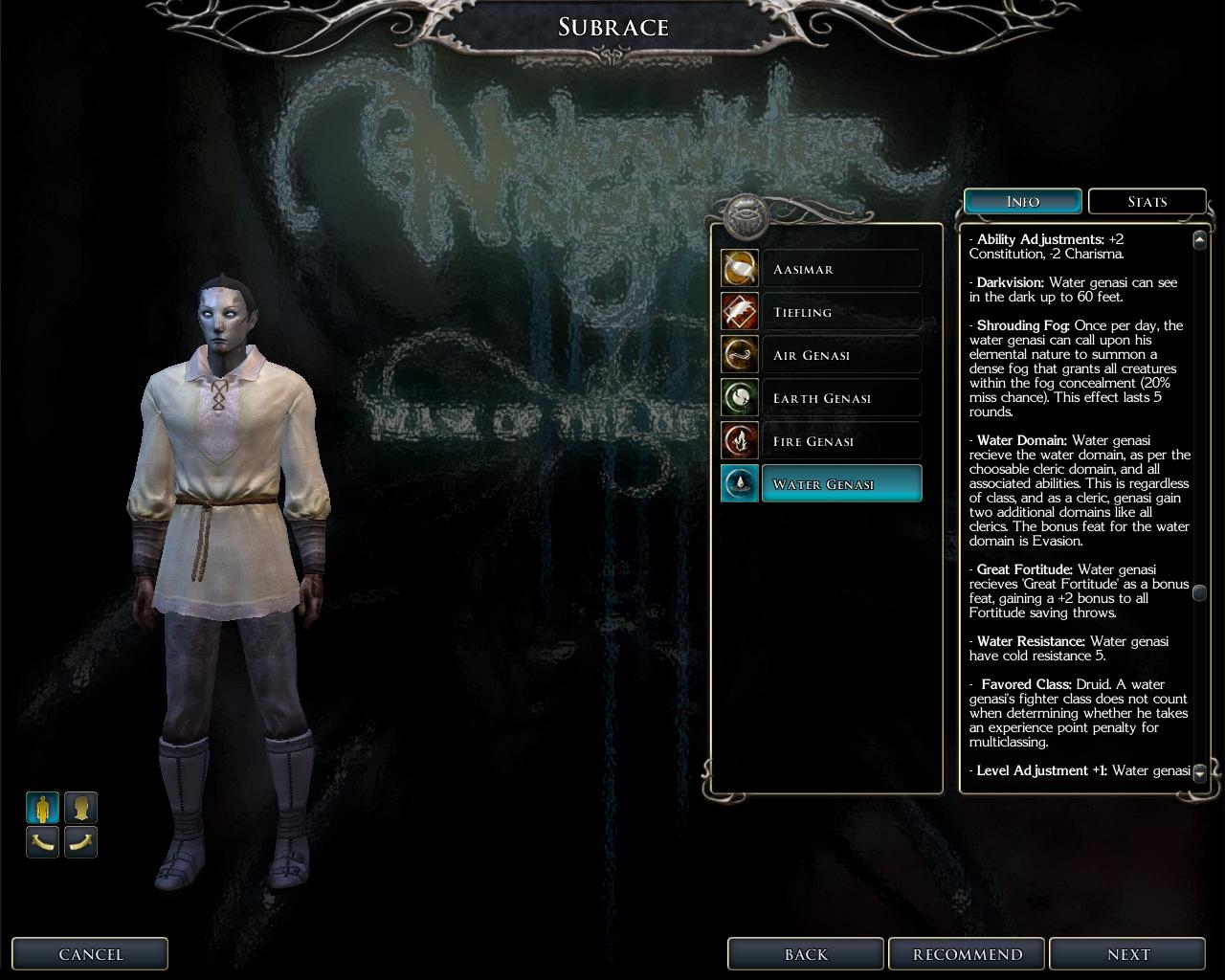Click the description scrollbar down arrow

1199,772
